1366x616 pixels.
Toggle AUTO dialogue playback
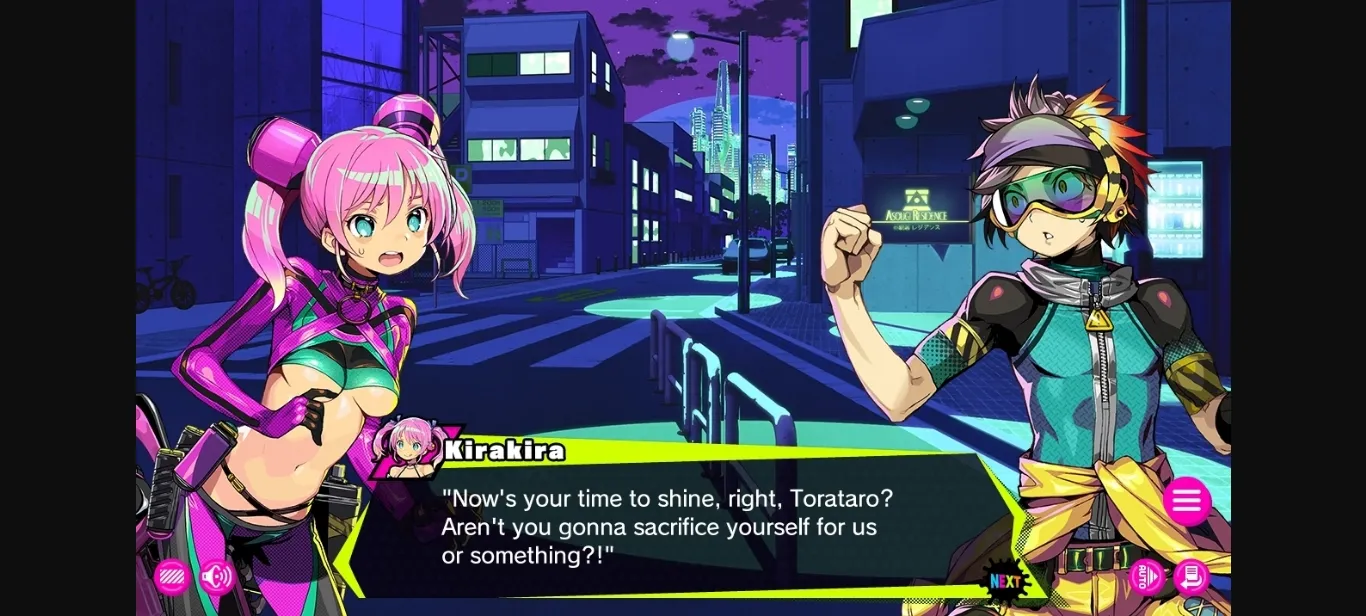[x=1148, y=577]
